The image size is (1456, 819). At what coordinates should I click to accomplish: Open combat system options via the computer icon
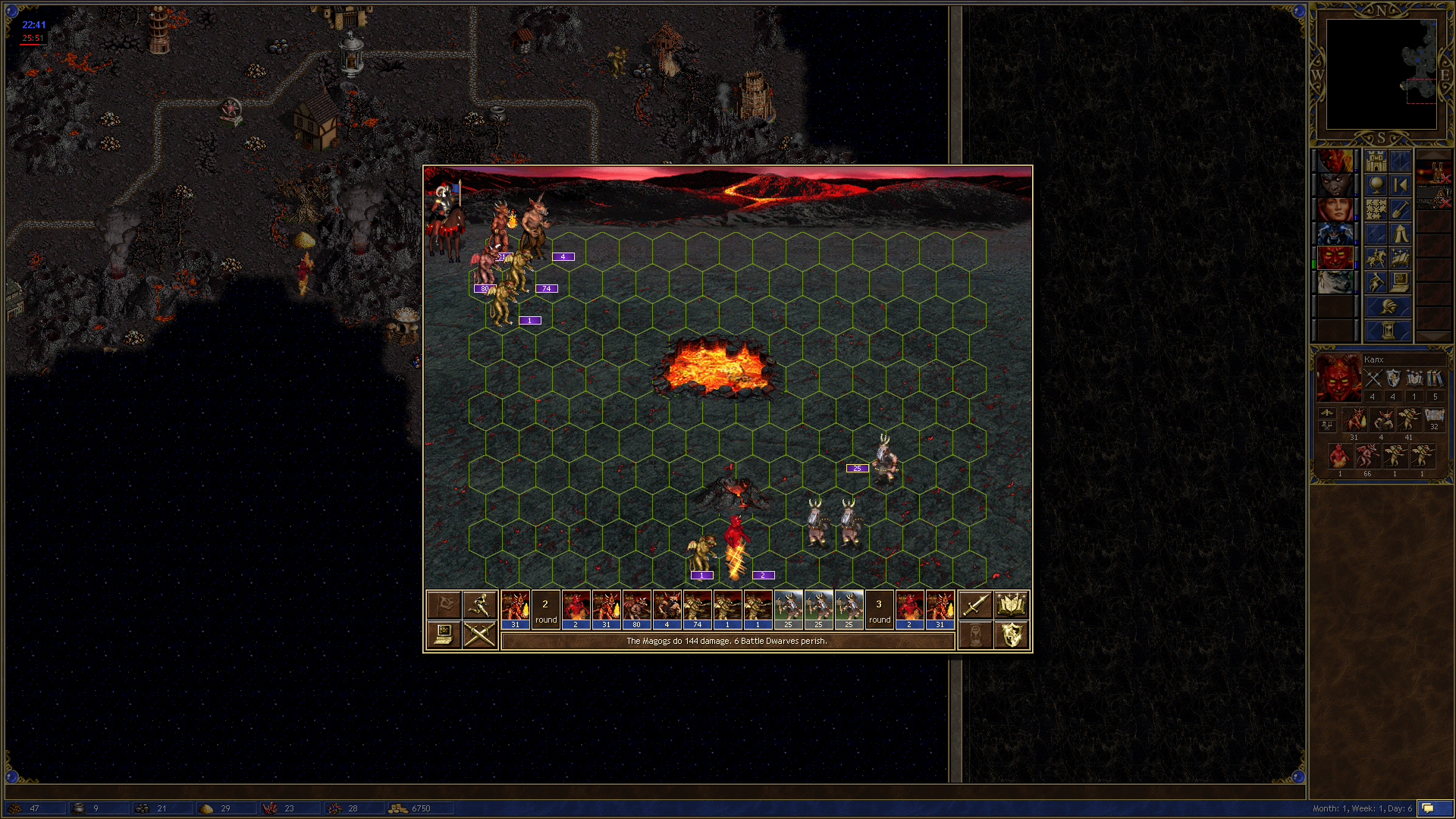(444, 634)
